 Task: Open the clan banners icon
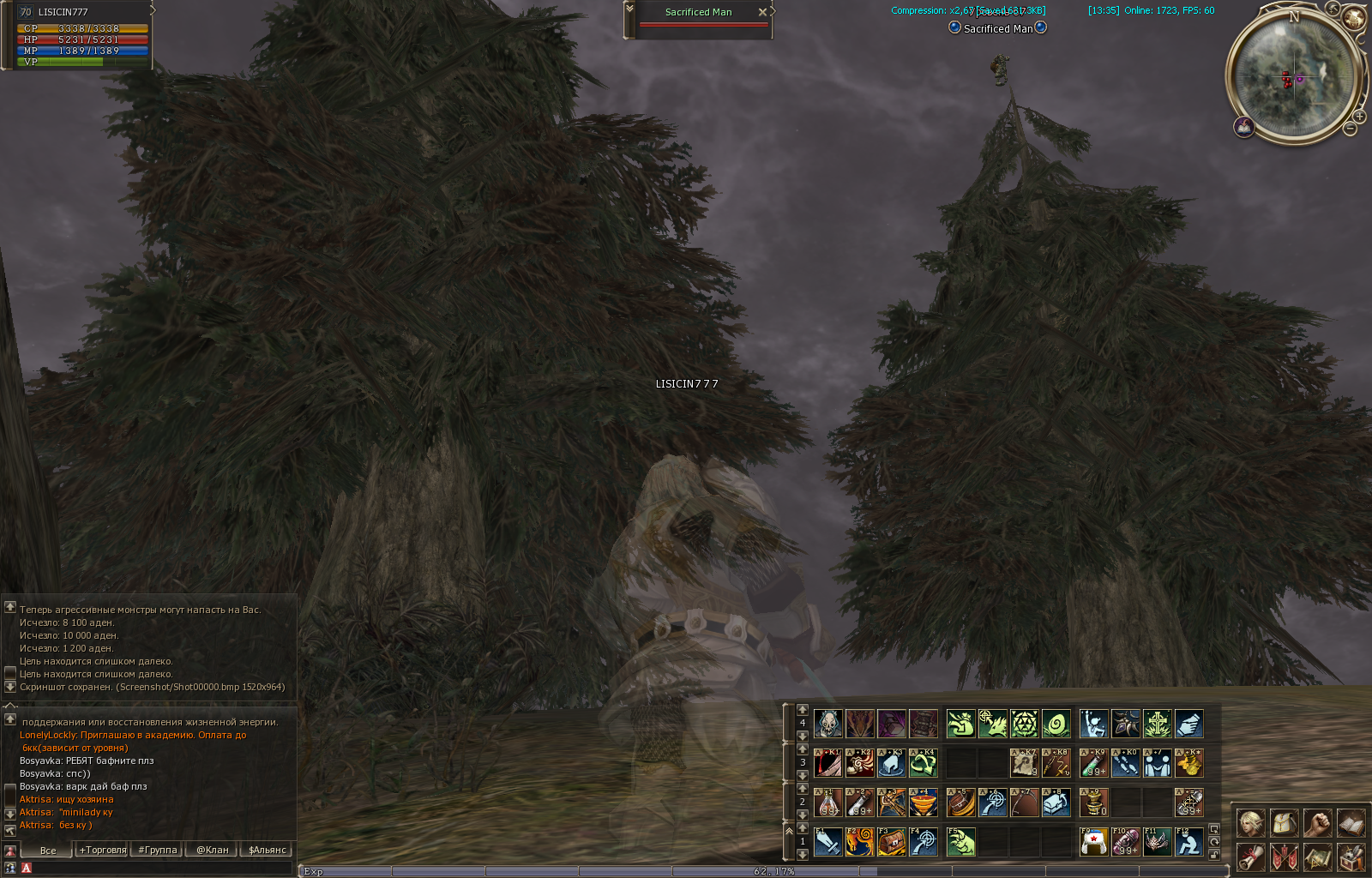pyautogui.click(x=1284, y=857)
